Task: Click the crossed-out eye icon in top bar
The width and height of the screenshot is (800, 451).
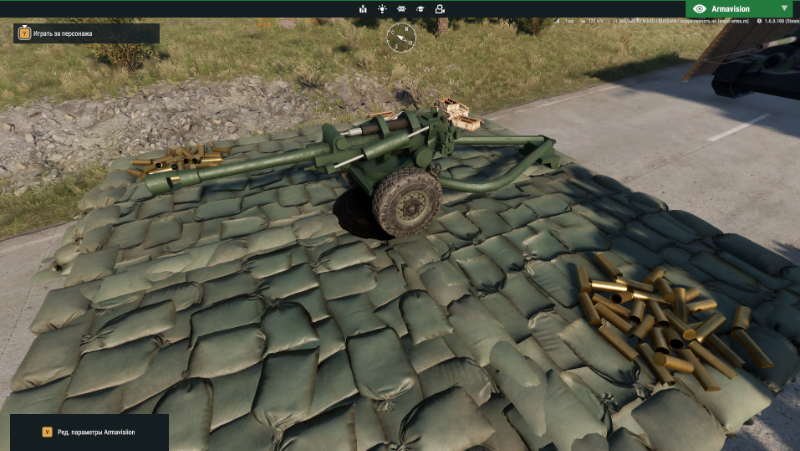Action: tap(401, 9)
